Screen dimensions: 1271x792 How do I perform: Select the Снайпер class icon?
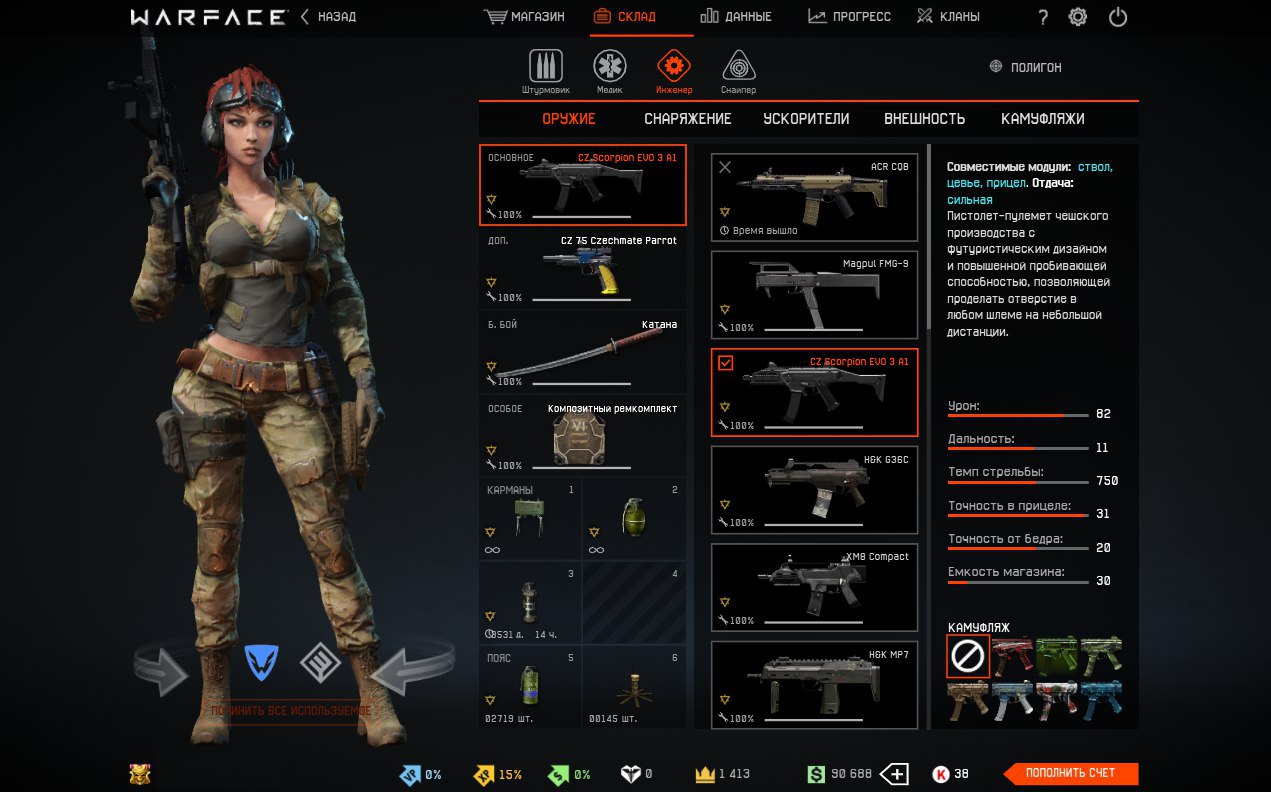(738, 68)
